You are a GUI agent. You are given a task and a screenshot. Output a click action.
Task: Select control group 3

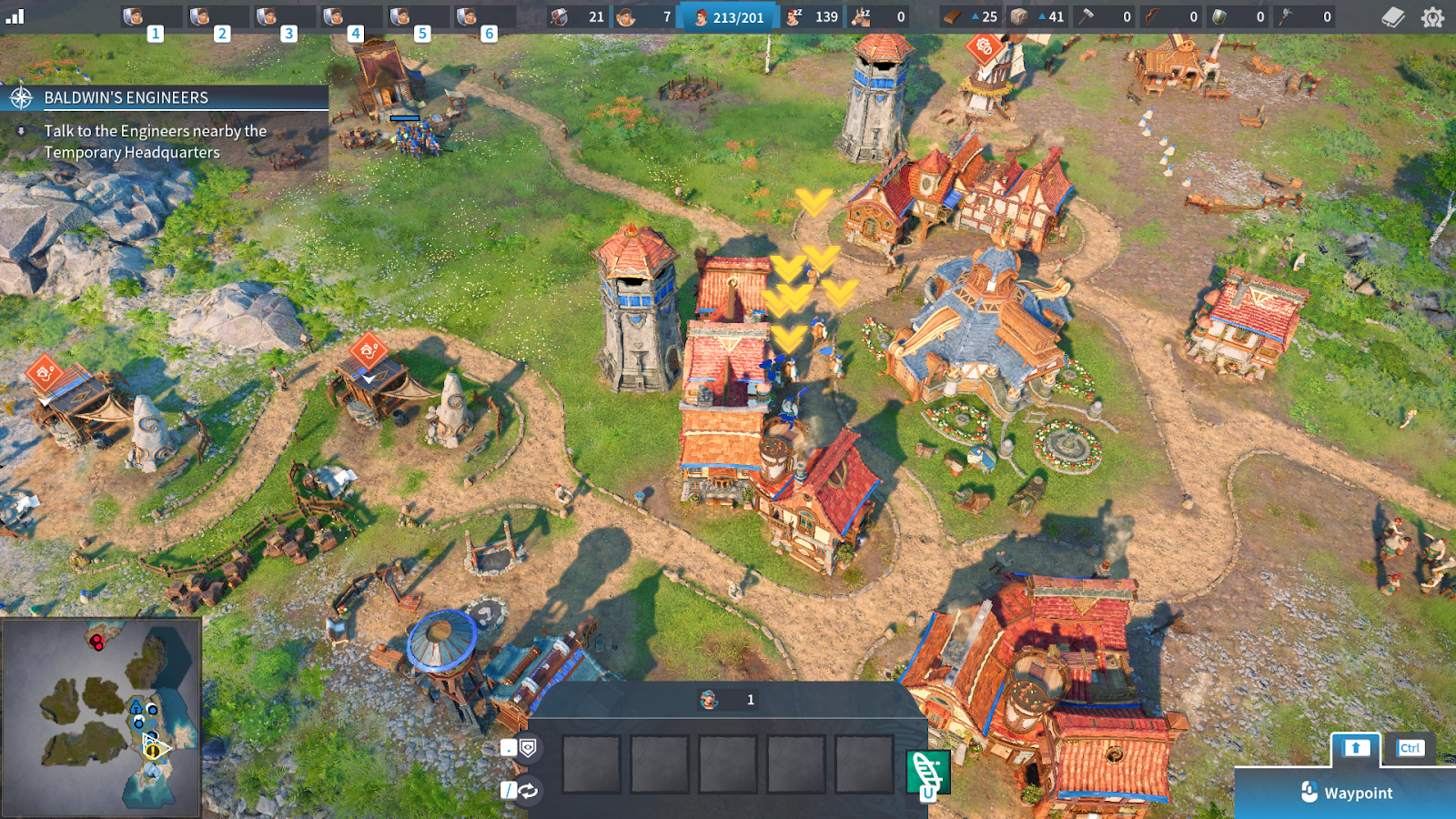[x=283, y=17]
